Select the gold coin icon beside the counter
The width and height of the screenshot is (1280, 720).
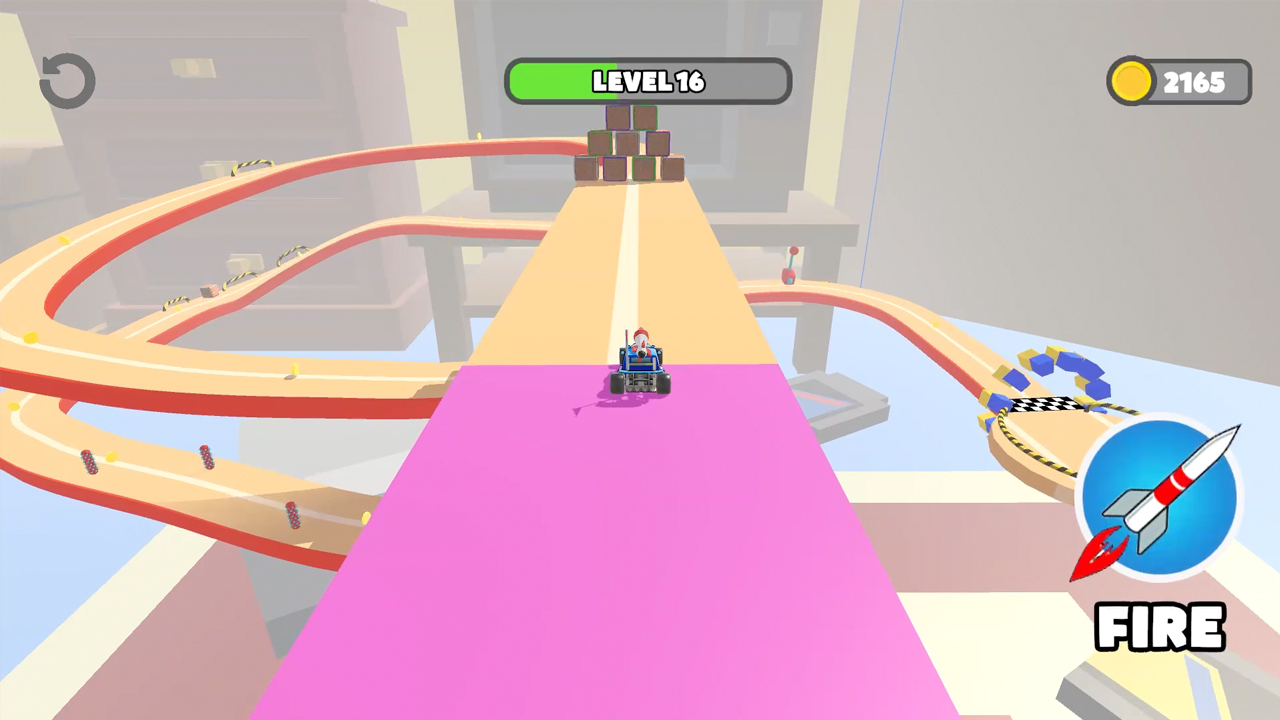pyautogui.click(x=1131, y=81)
